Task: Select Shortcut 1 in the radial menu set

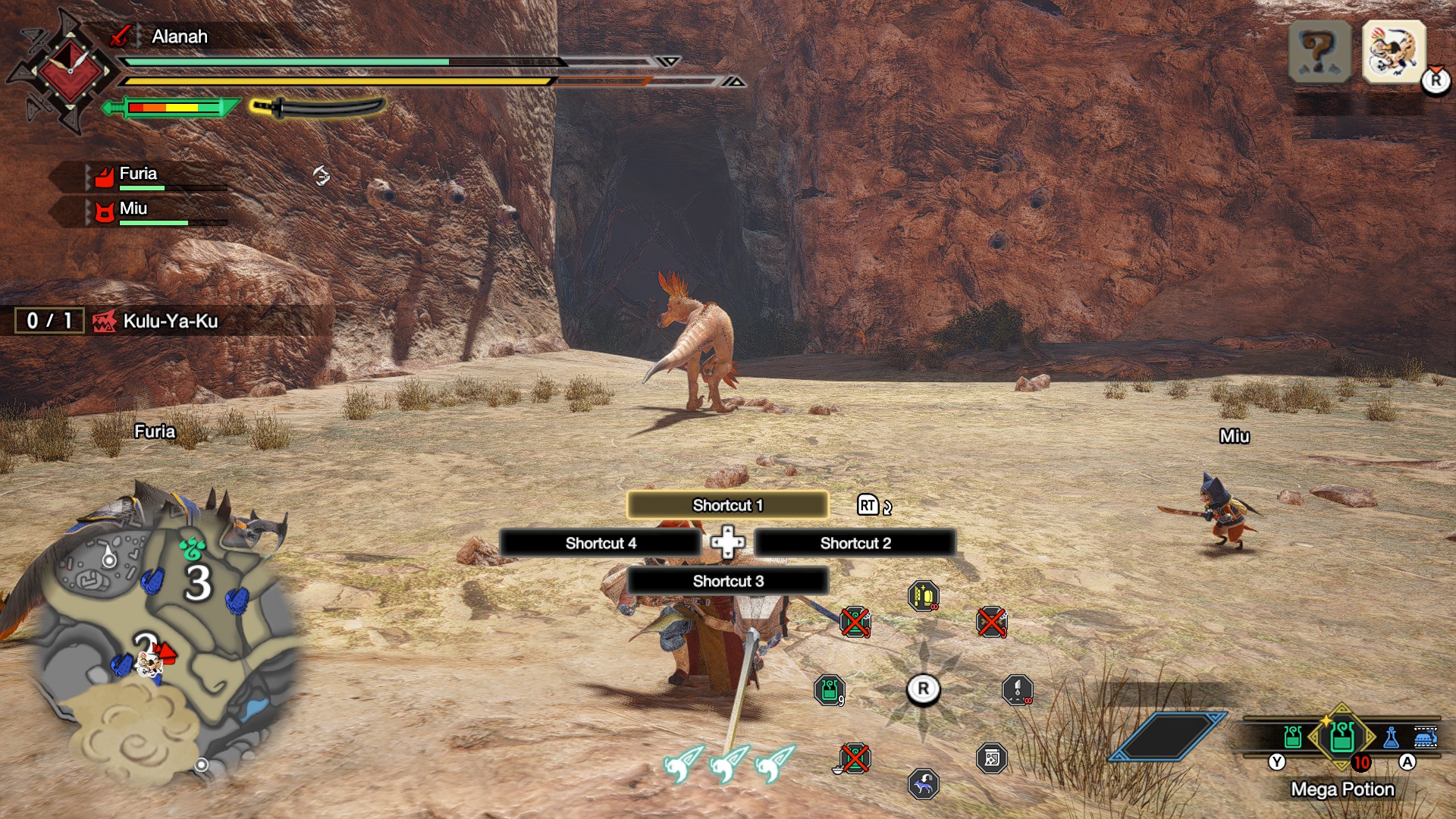Action: click(727, 505)
